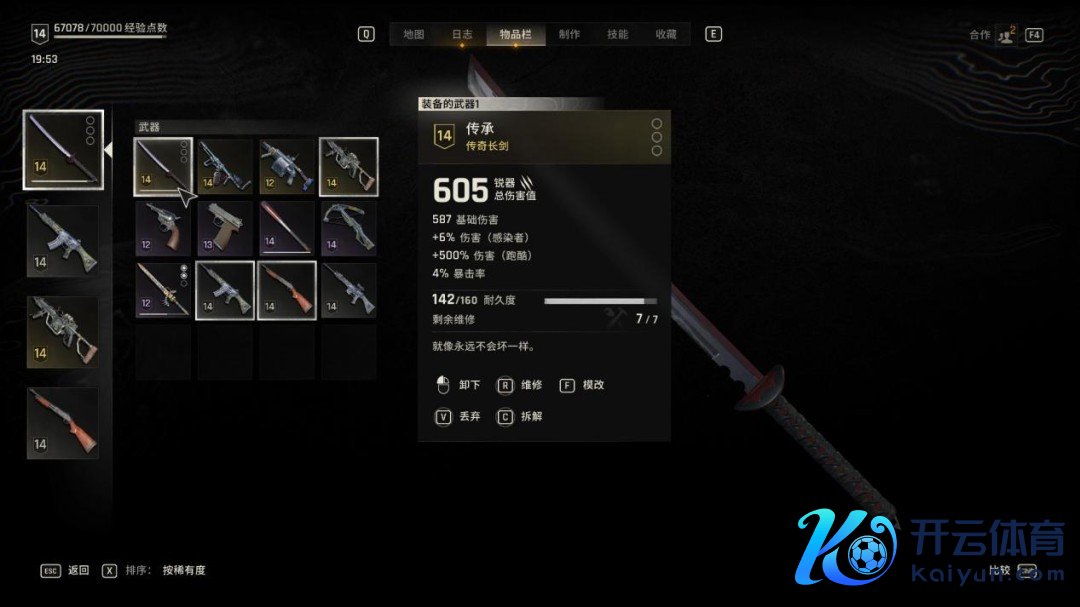Pick the crossbow in the weapons grid

pyautogui.click(x=349, y=228)
